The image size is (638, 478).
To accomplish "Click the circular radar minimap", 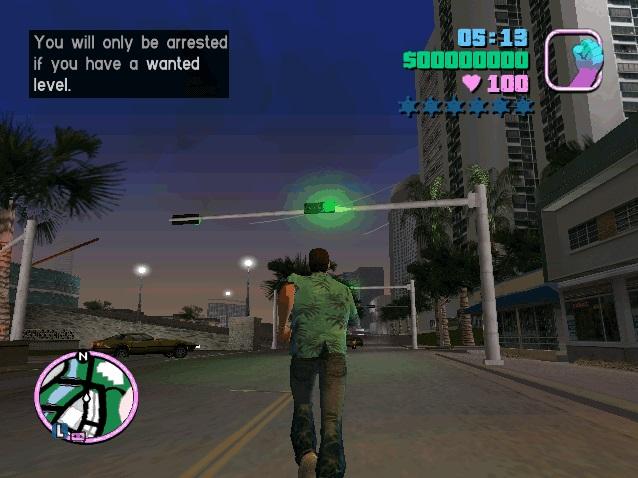I will 86,396.
